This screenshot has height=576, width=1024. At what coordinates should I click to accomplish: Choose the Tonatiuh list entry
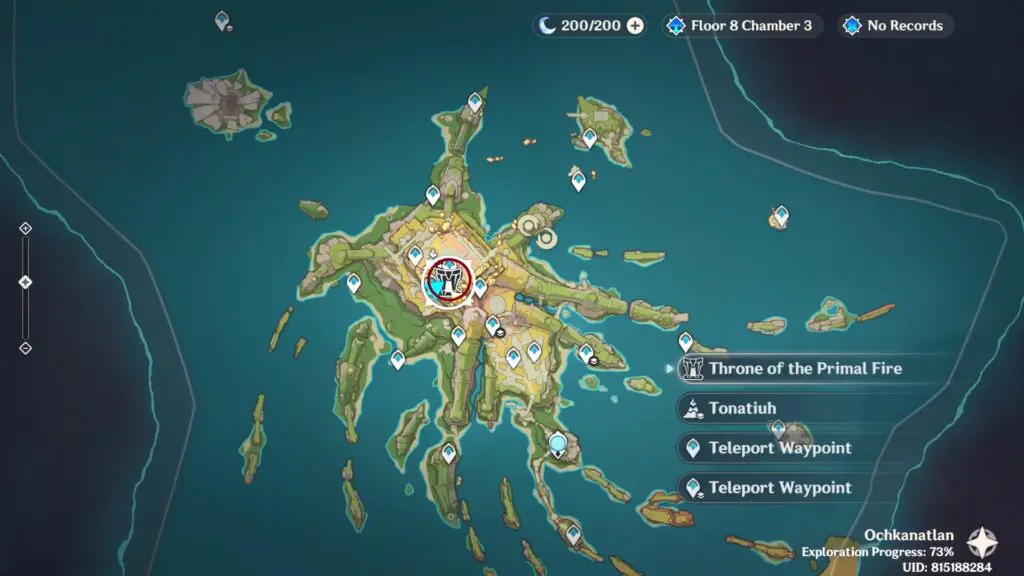click(741, 408)
